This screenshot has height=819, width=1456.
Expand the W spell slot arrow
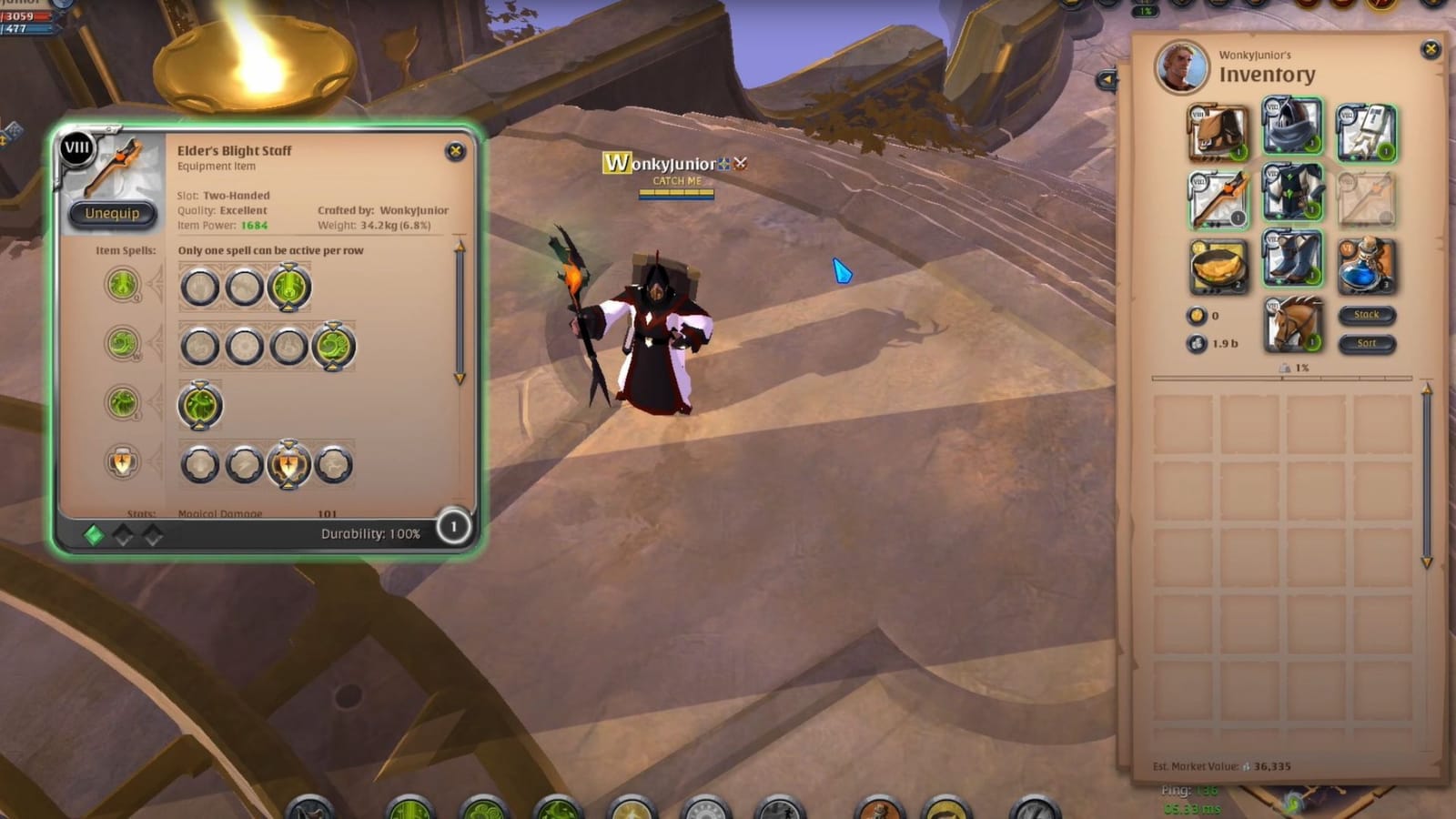pos(335,368)
